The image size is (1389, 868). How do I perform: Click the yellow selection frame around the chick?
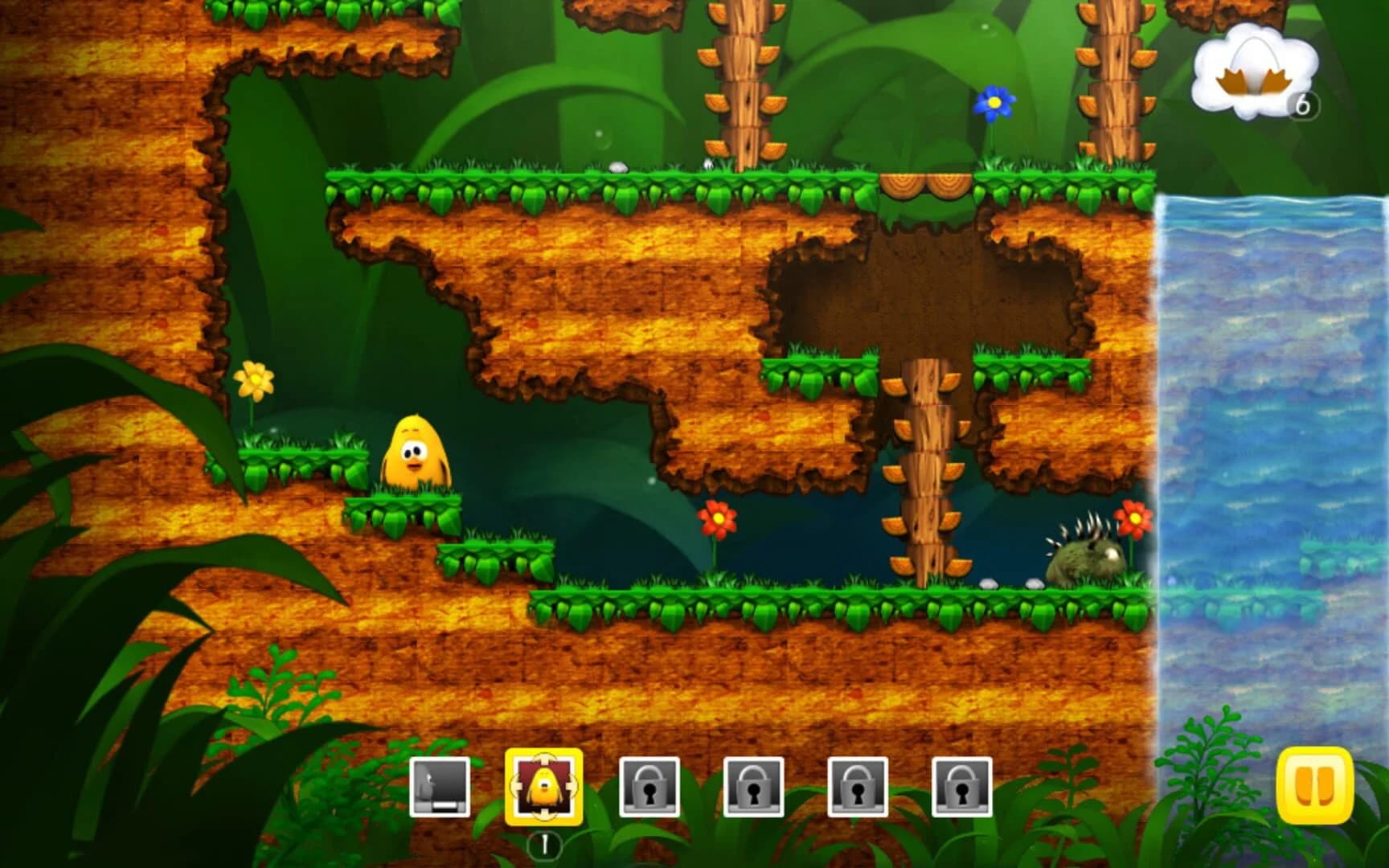543,780
